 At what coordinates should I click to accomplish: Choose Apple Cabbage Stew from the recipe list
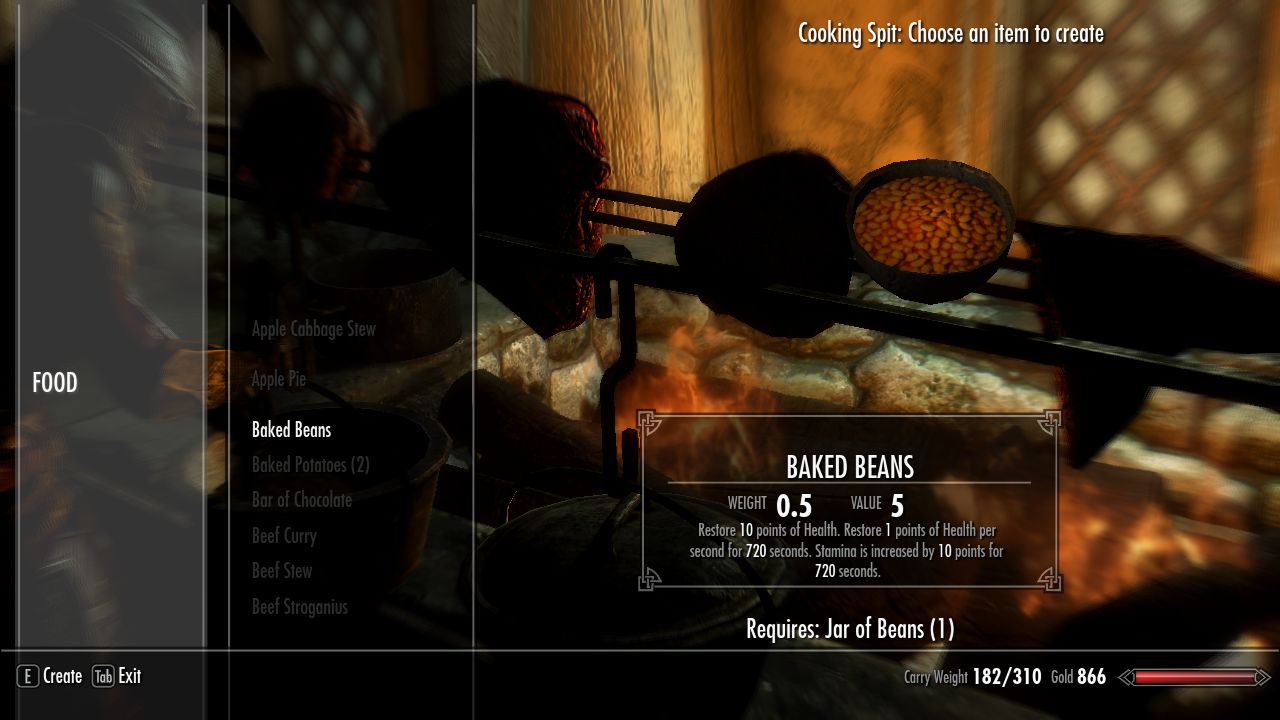[x=313, y=329]
